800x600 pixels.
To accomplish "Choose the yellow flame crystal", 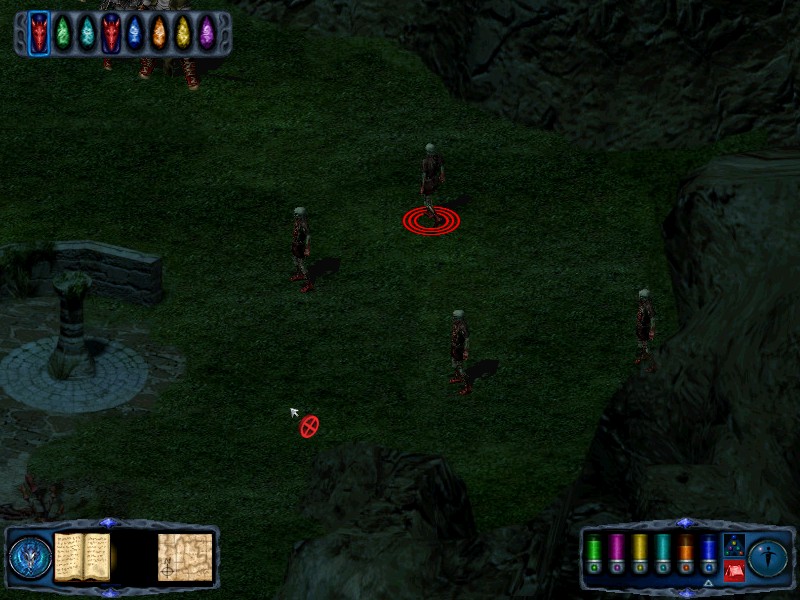I will tap(183, 34).
